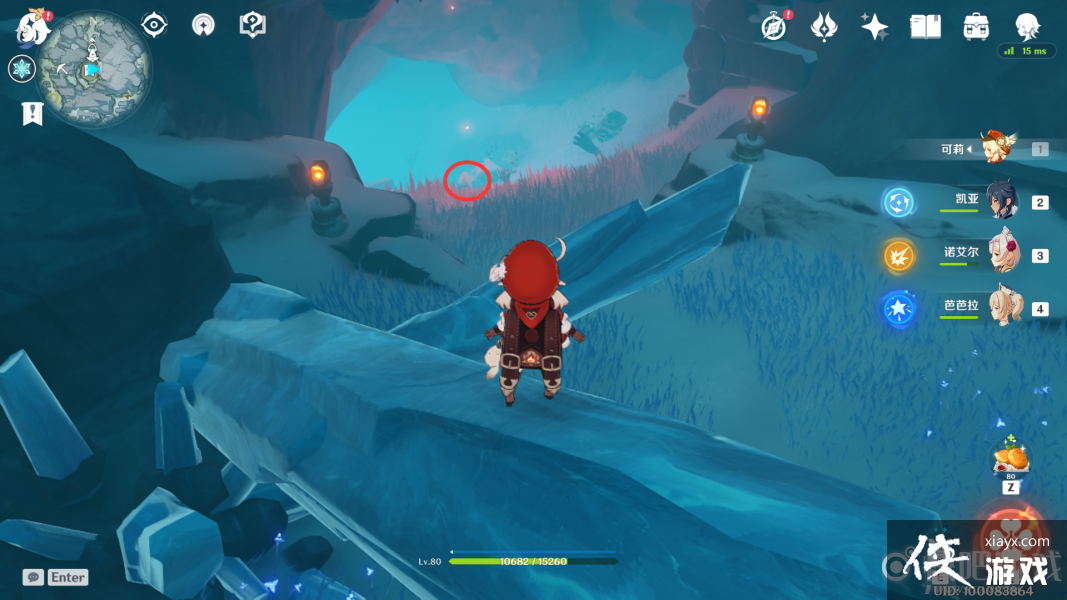Open the question mark tutorial book
This screenshot has width=1067, height=600.
253,25
